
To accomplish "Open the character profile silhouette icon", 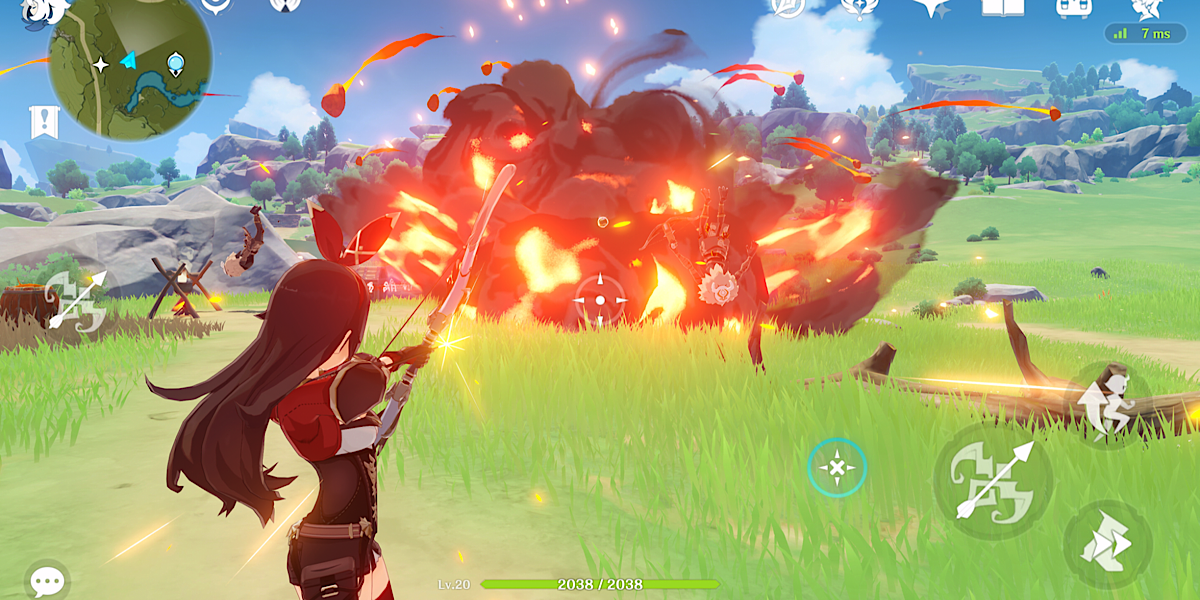I will click(x=1145, y=8).
